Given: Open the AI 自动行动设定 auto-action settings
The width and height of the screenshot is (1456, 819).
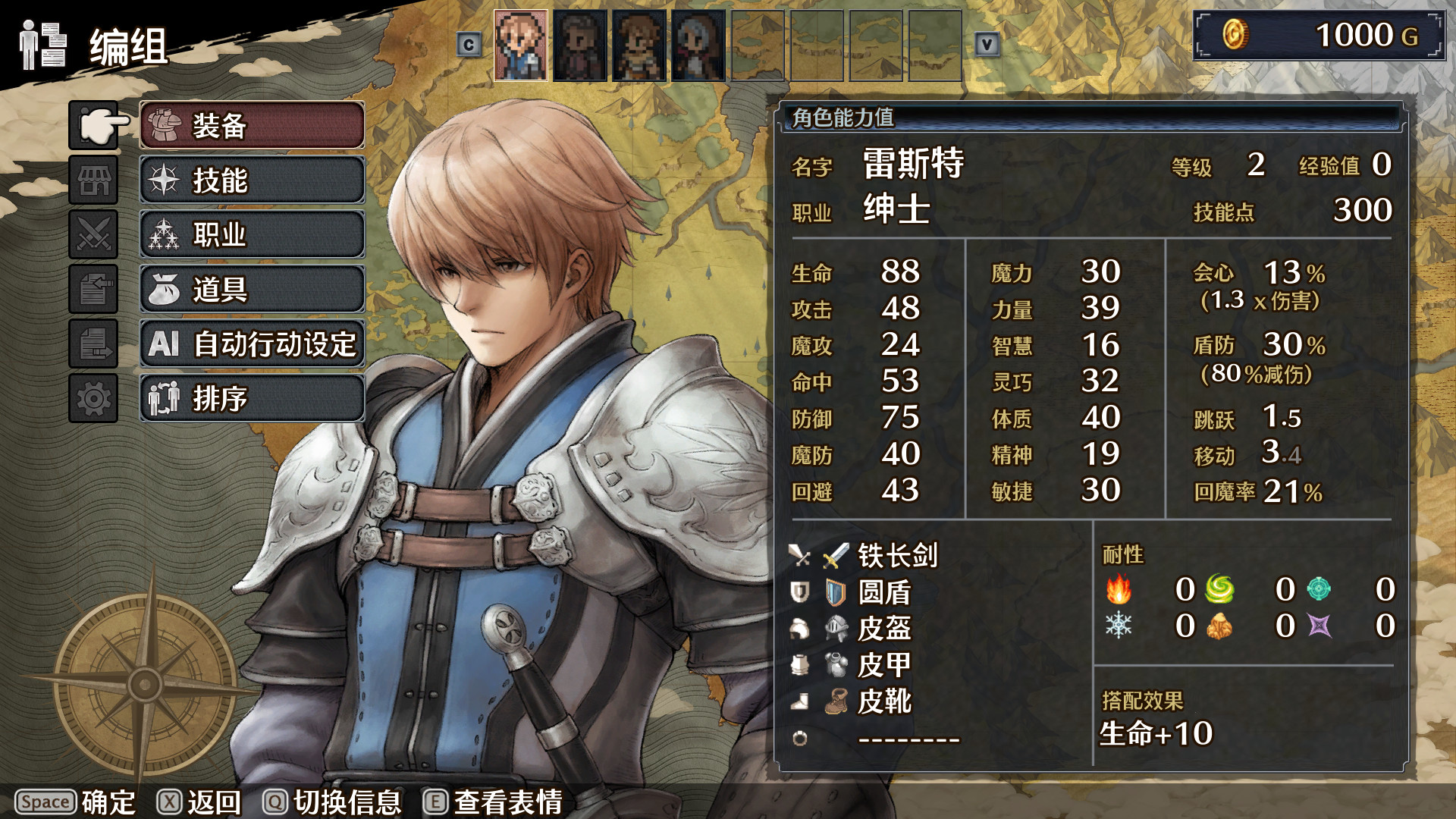Looking at the screenshot, I should (x=250, y=344).
